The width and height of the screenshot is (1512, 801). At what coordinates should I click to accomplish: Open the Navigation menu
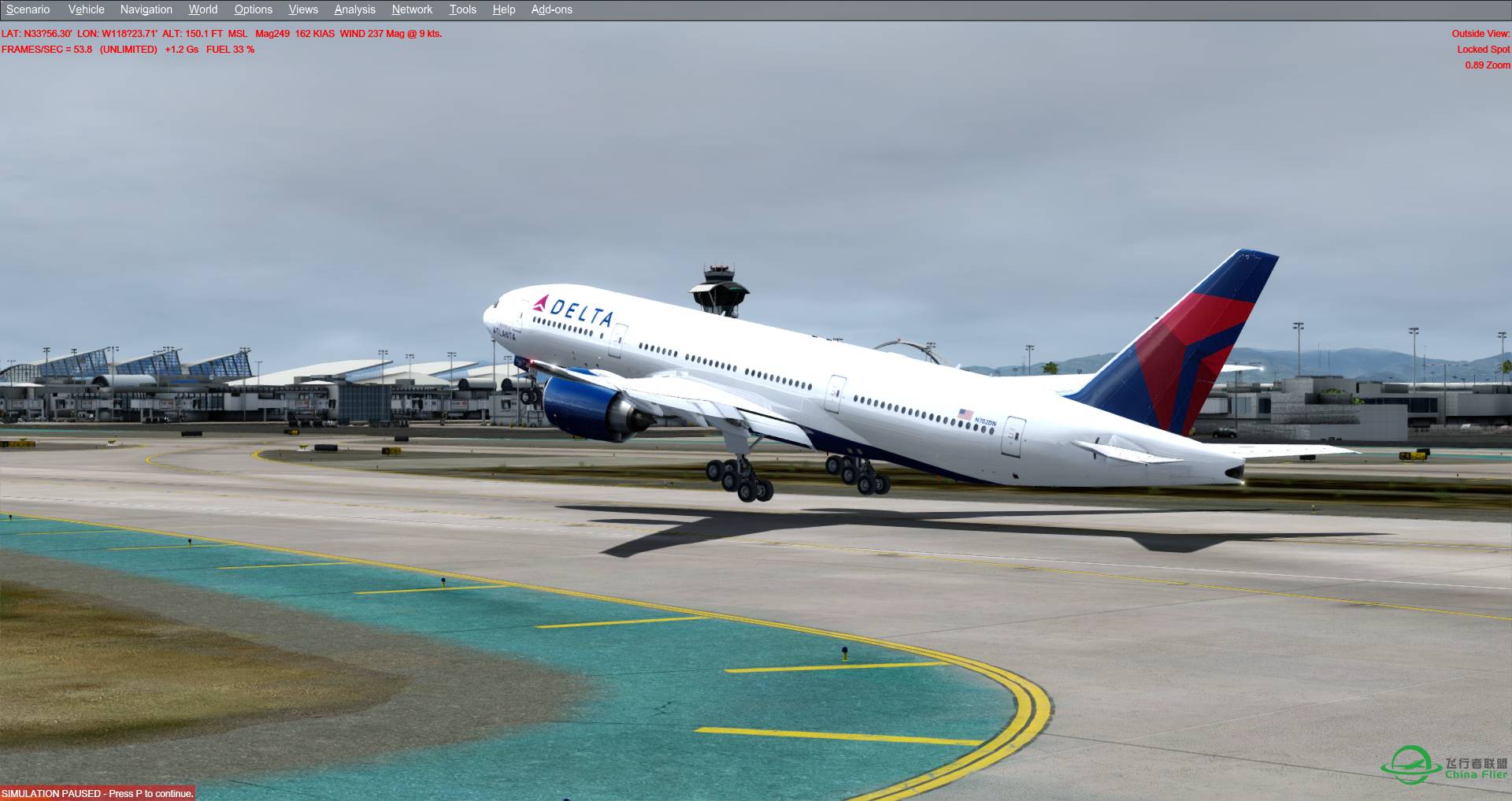point(145,9)
